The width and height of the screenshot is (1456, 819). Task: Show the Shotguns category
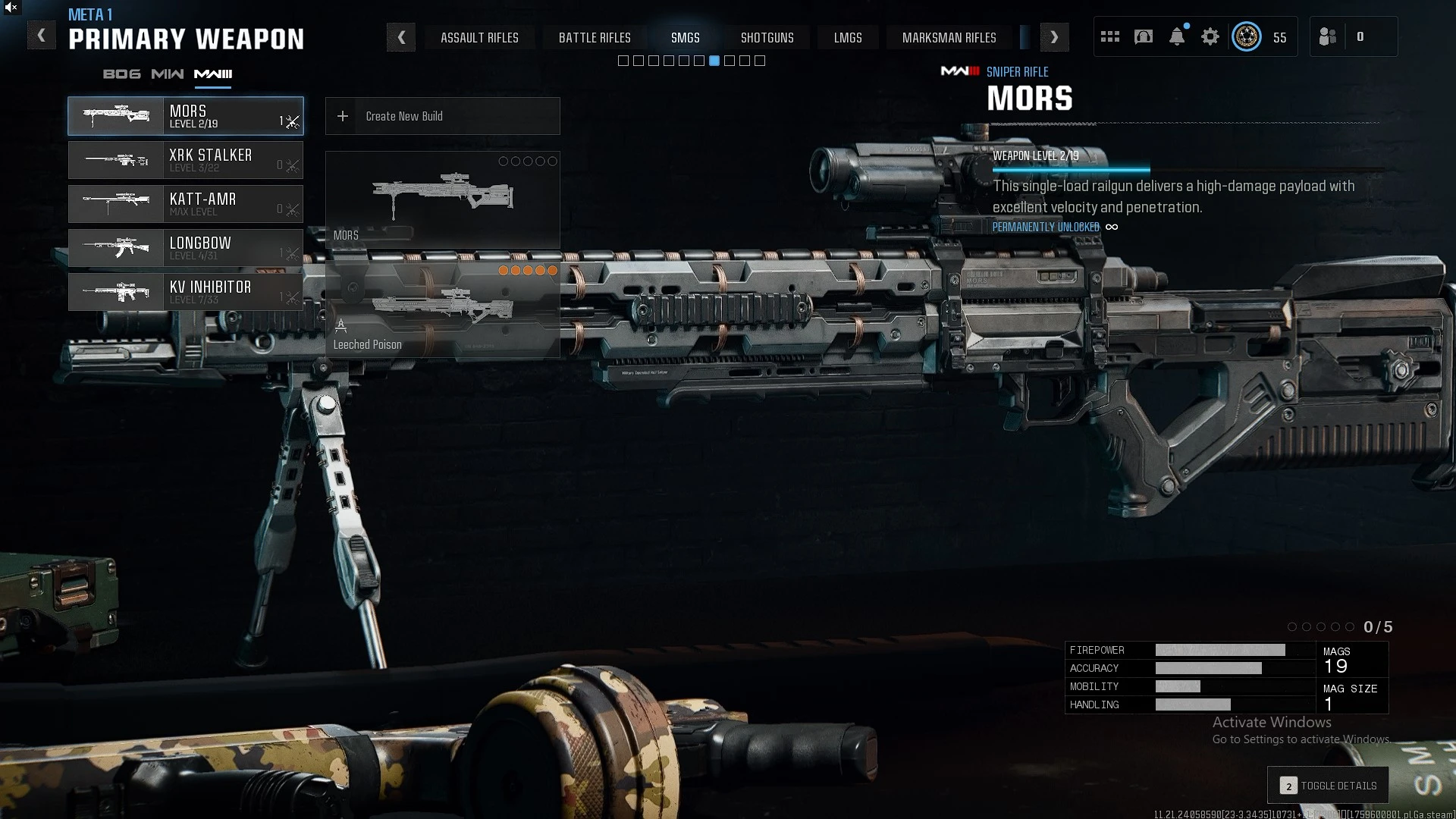click(767, 38)
